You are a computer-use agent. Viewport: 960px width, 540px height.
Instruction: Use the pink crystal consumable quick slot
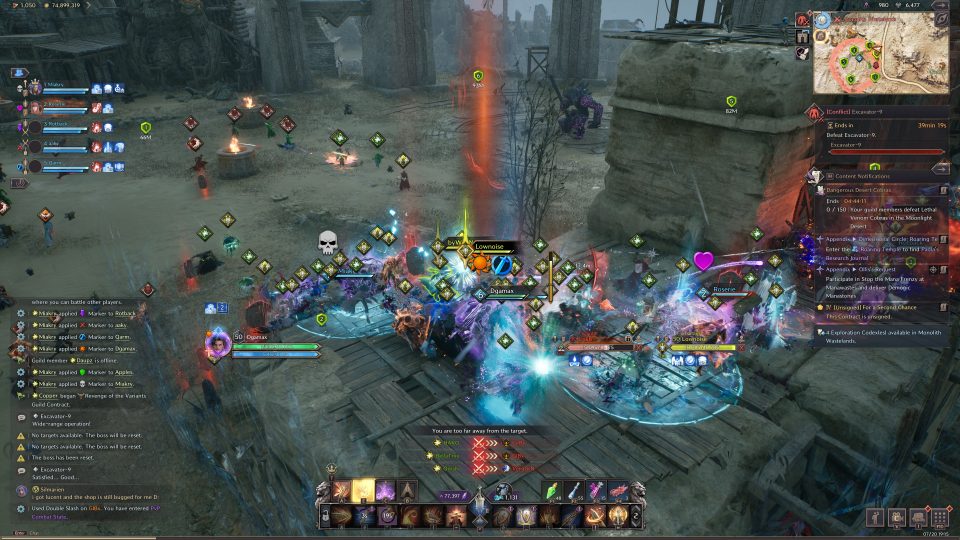tap(597, 489)
